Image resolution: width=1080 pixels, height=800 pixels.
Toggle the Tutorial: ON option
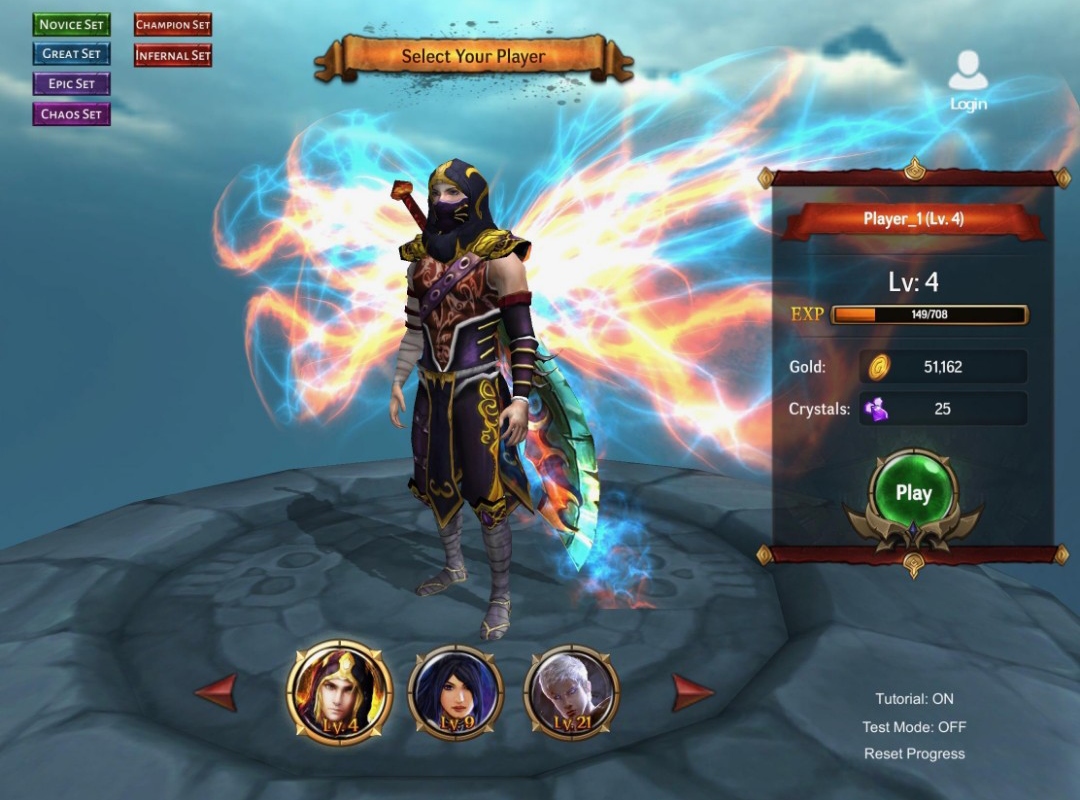coord(914,699)
